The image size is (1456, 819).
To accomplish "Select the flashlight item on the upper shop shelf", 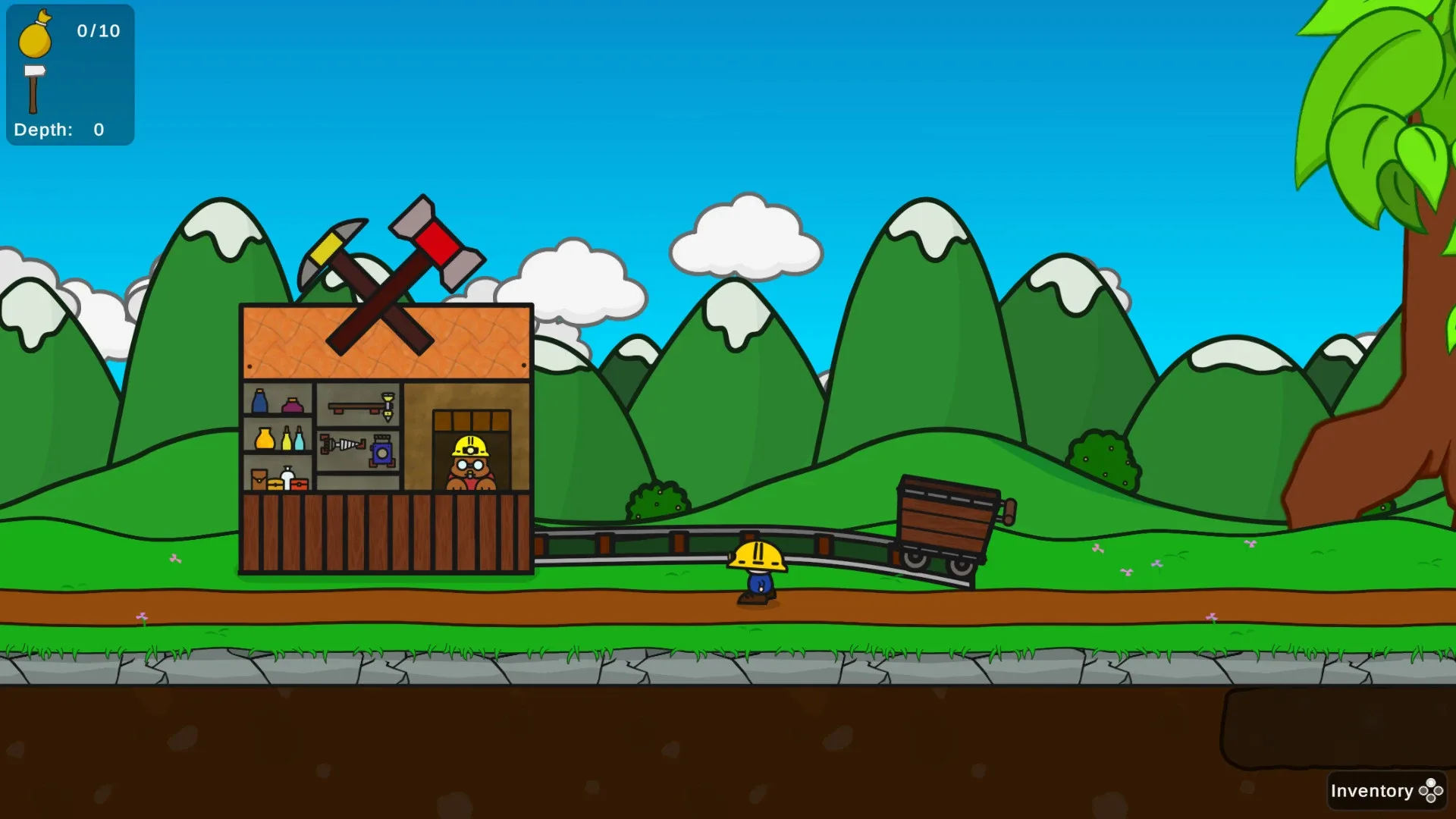I will pyautogui.click(x=388, y=406).
